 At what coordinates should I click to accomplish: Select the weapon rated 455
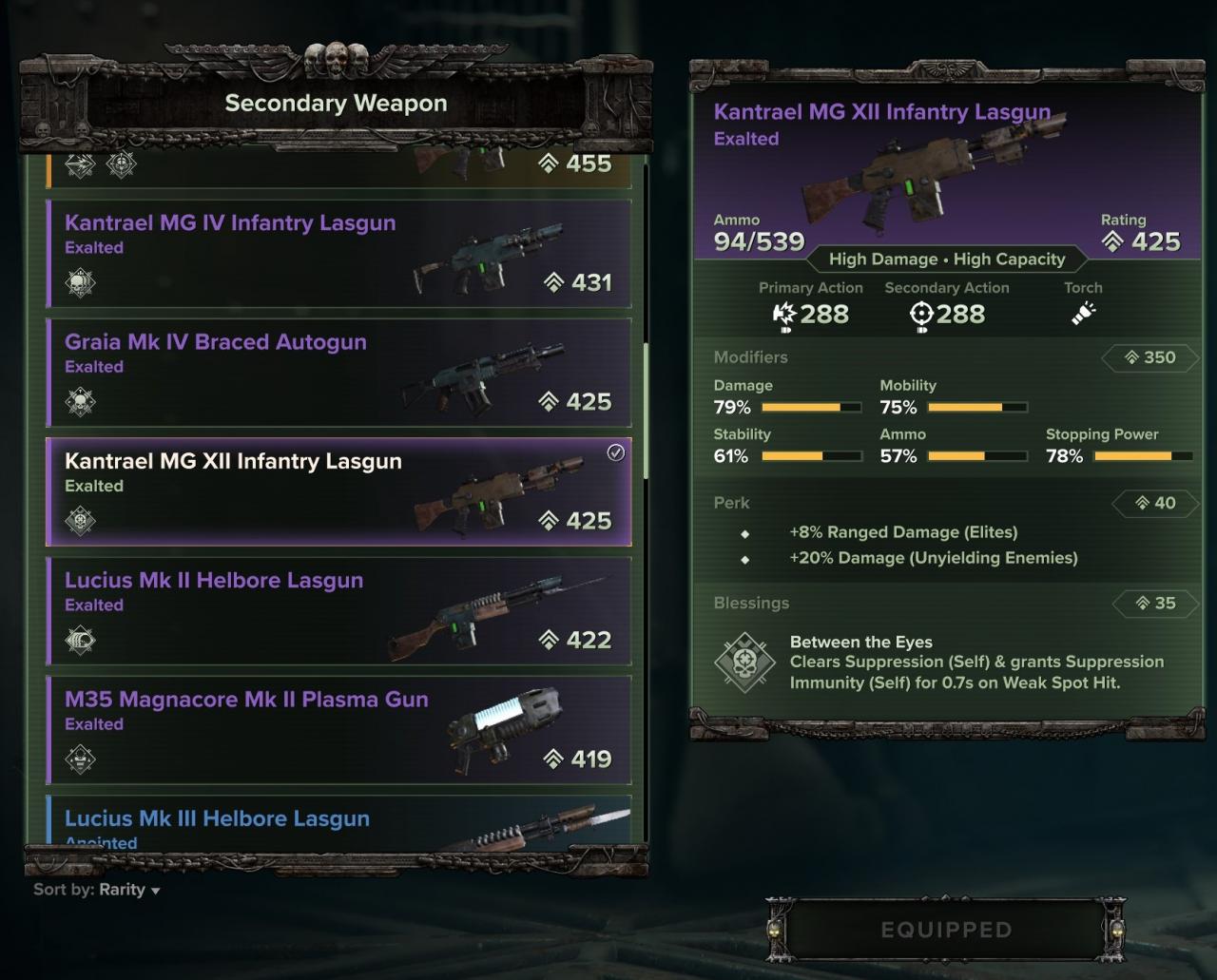click(338, 168)
